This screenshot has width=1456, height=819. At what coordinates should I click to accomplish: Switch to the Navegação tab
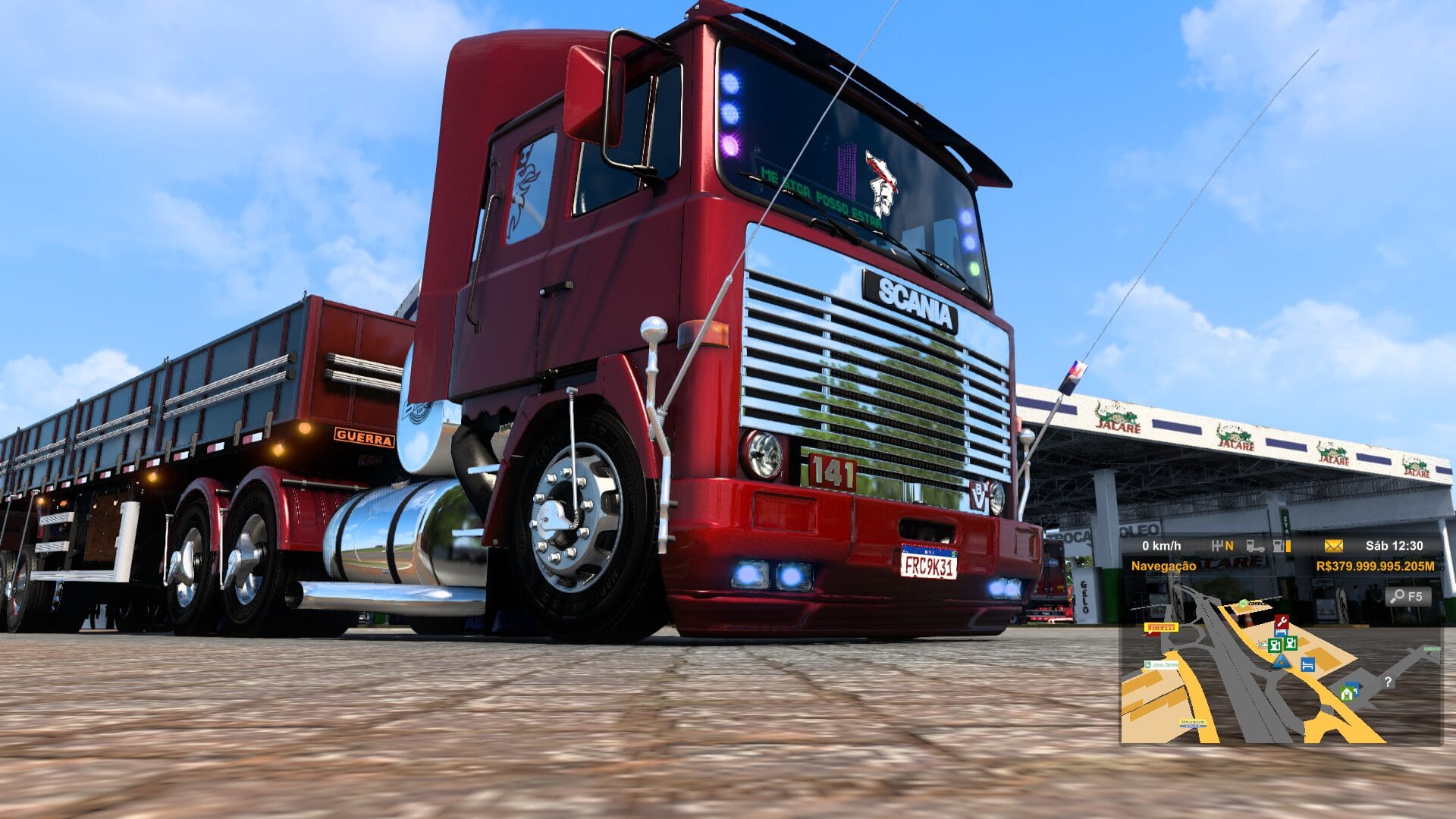[x=1165, y=566]
